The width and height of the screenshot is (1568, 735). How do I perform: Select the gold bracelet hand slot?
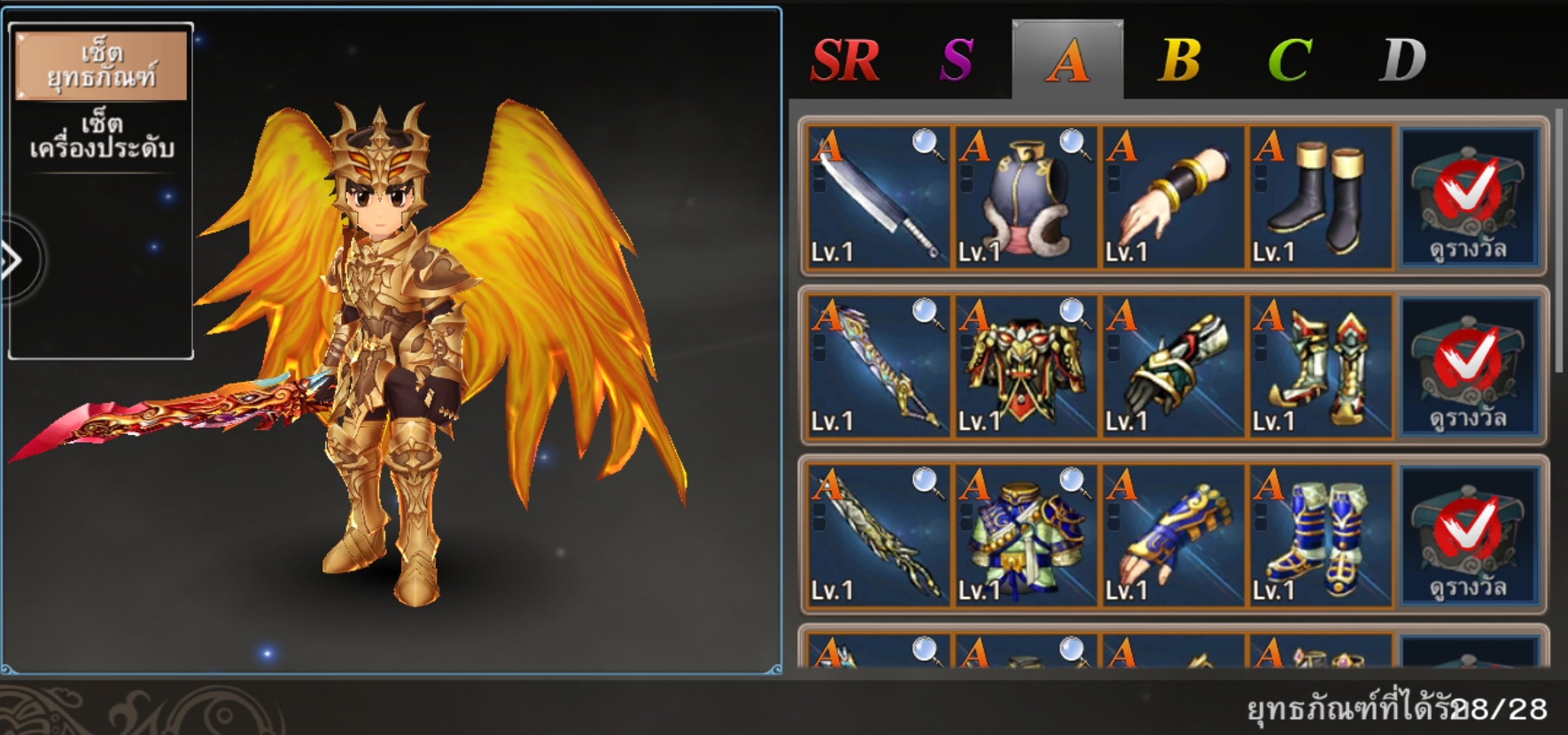click(1172, 197)
